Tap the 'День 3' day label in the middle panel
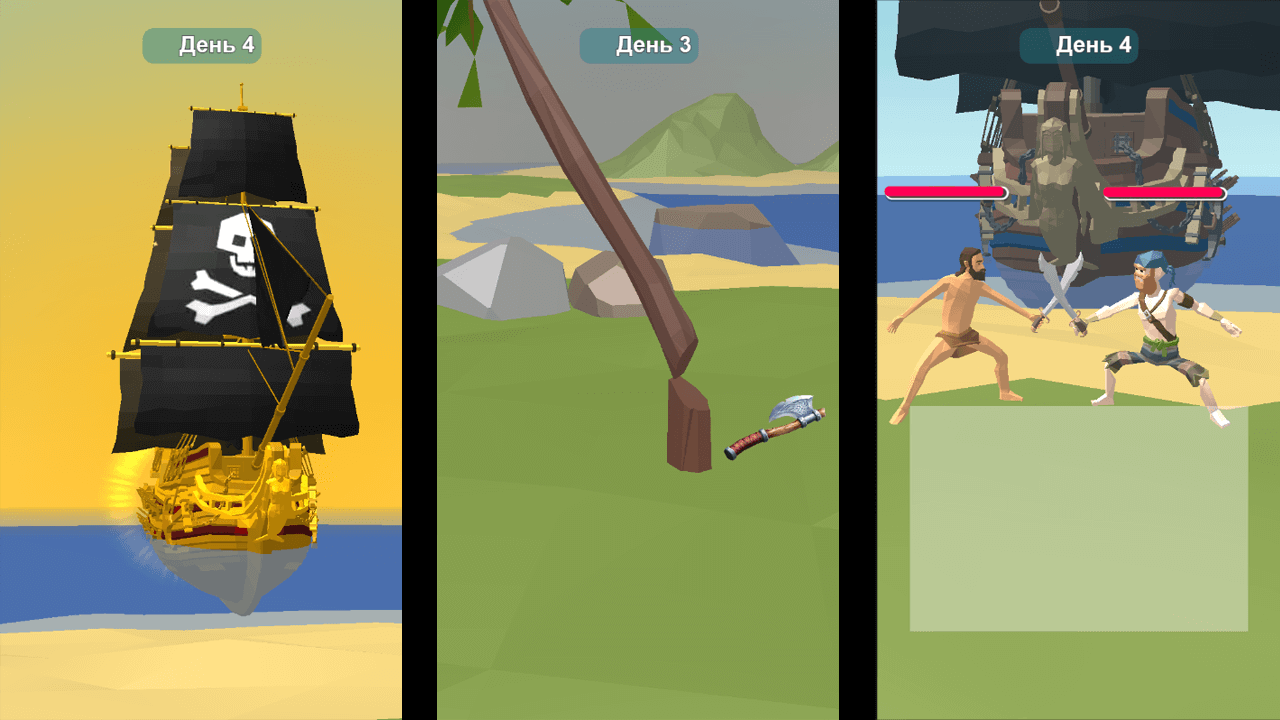Screen dimensions: 1280x720 point(638,44)
